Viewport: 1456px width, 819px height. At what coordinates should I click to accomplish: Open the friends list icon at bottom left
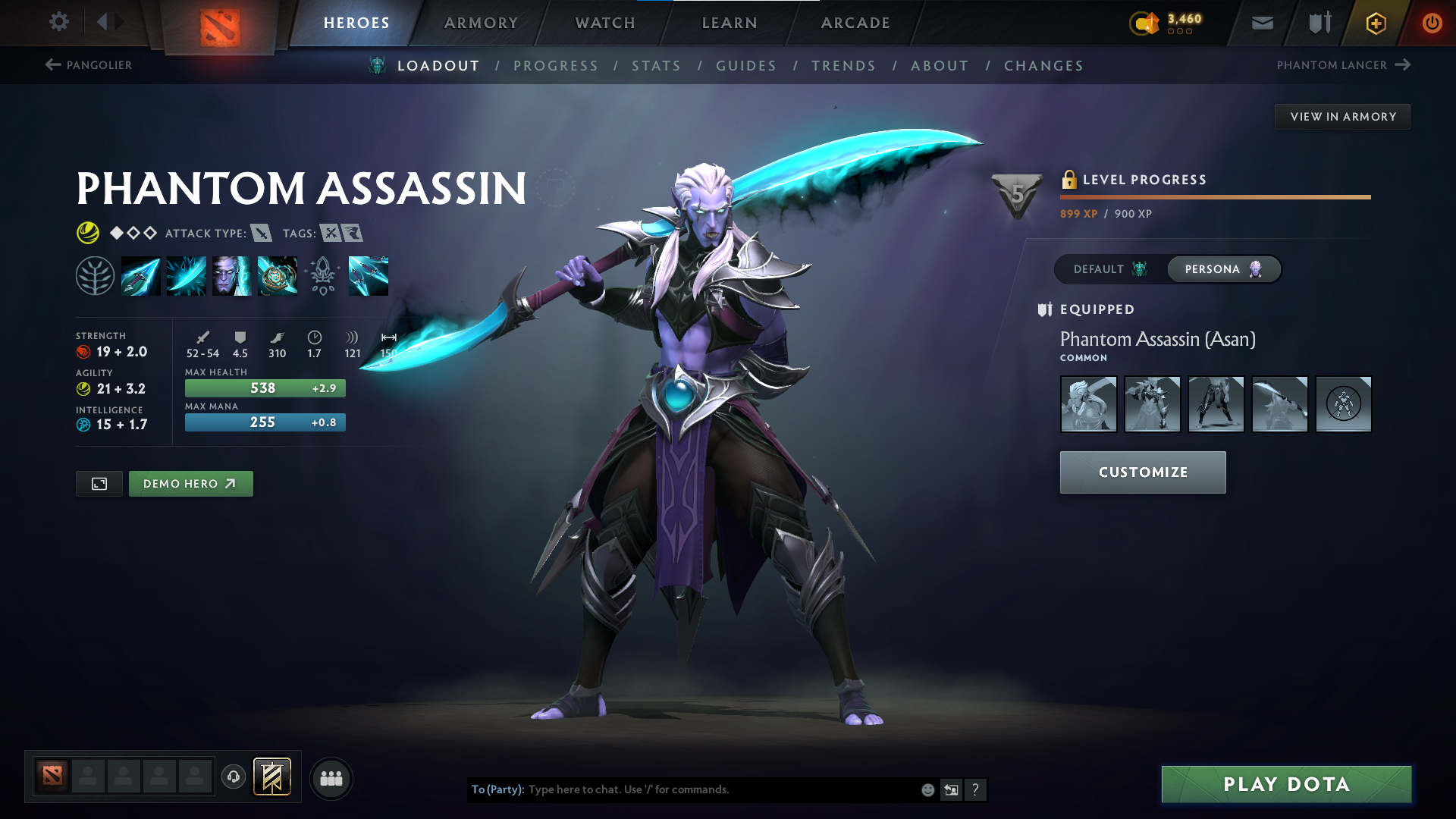[331, 777]
